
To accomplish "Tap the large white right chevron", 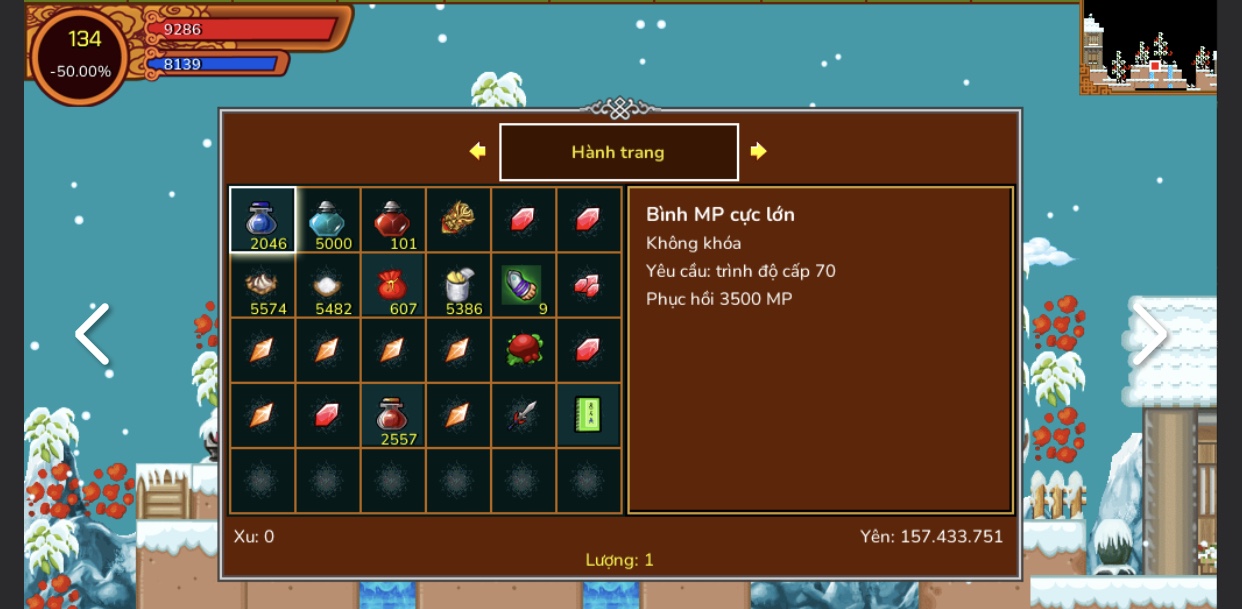I will (1150, 335).
